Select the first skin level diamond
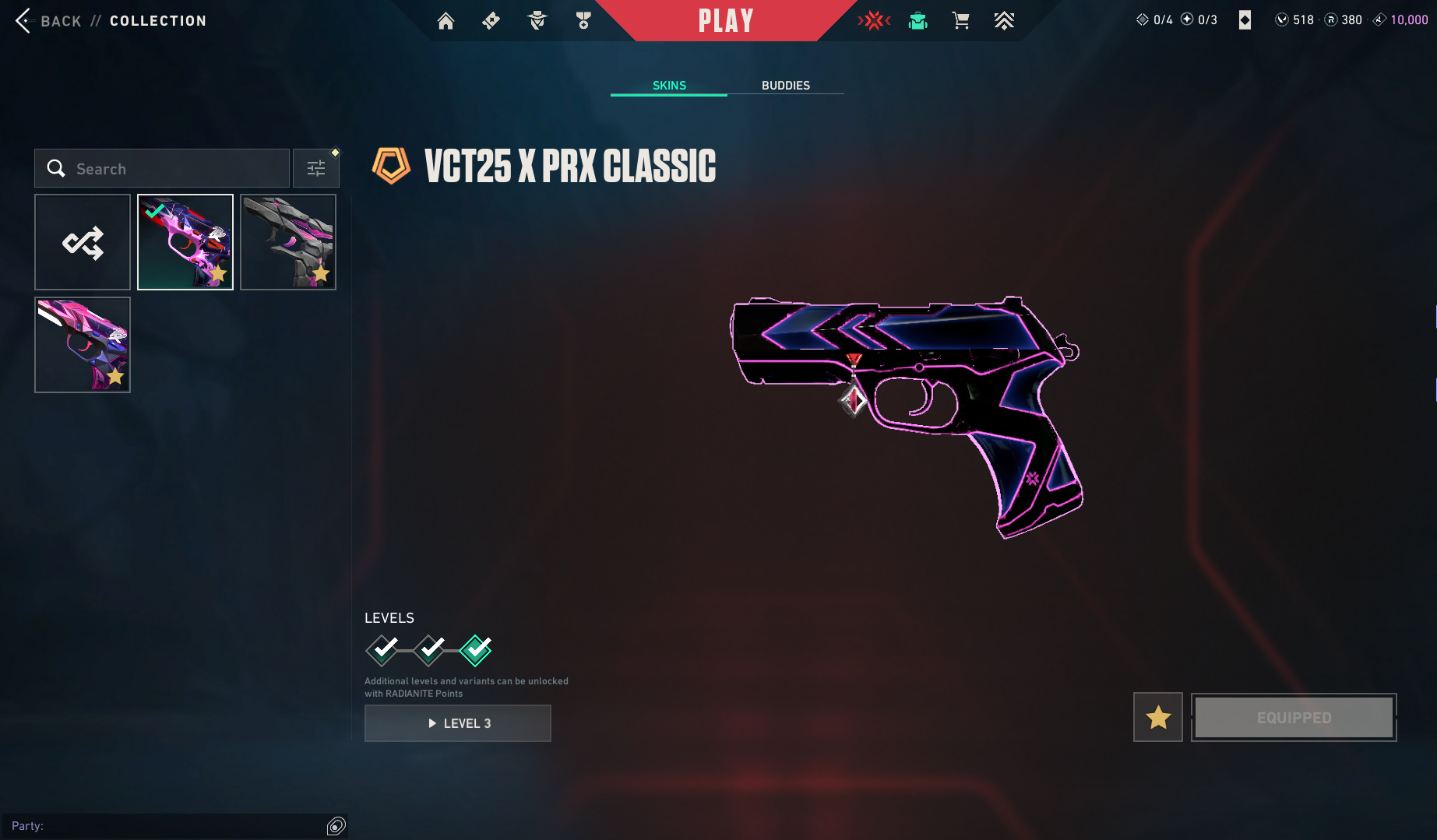1437x840 pixels. click(x=382, y=650)
